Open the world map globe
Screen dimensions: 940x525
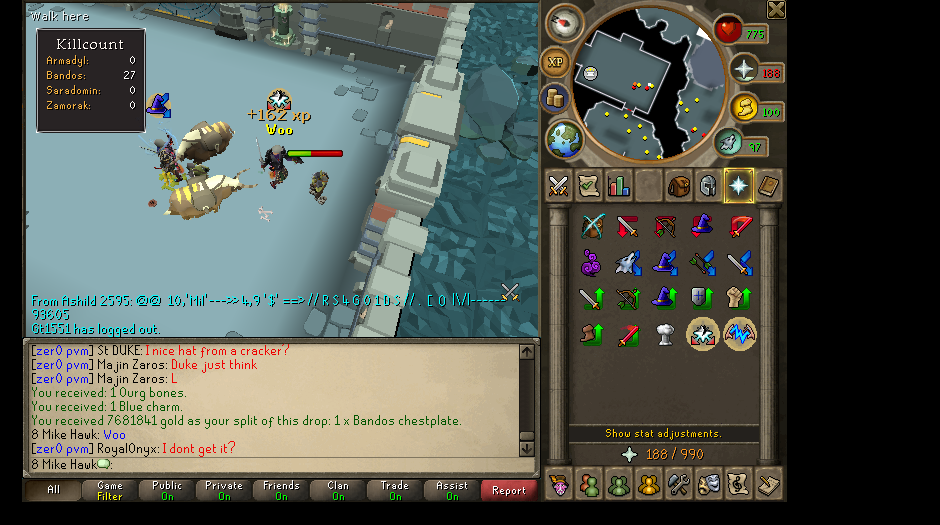(565, 138)
